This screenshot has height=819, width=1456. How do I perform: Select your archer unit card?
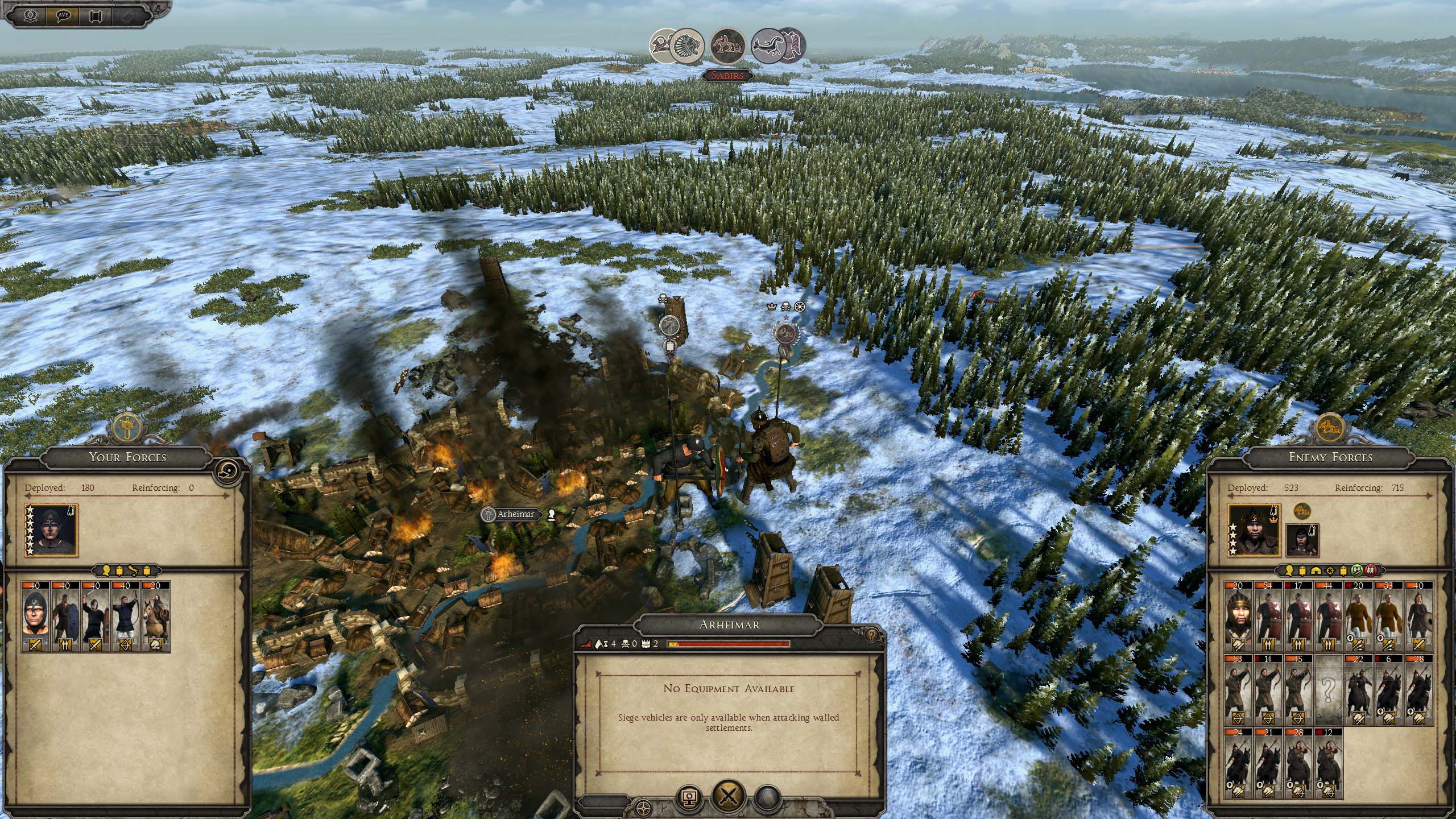(x=125, y=617)
